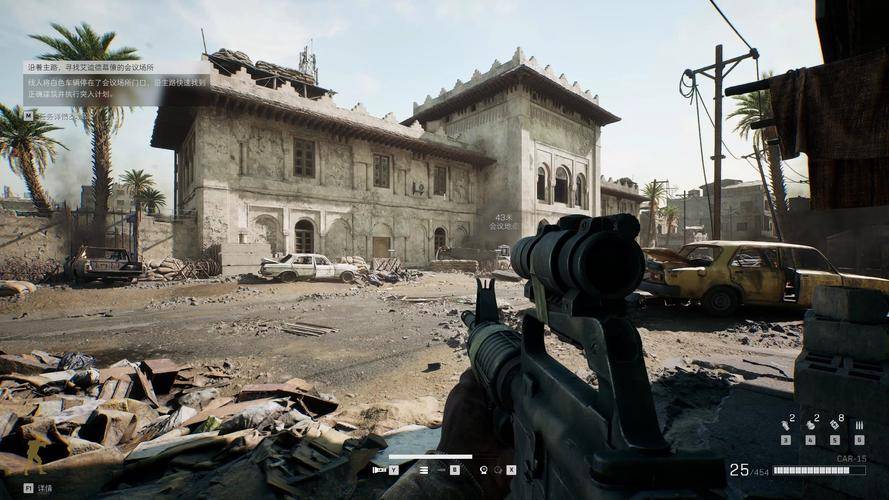Click the CAR-15 weapon label

coord(851,459)
